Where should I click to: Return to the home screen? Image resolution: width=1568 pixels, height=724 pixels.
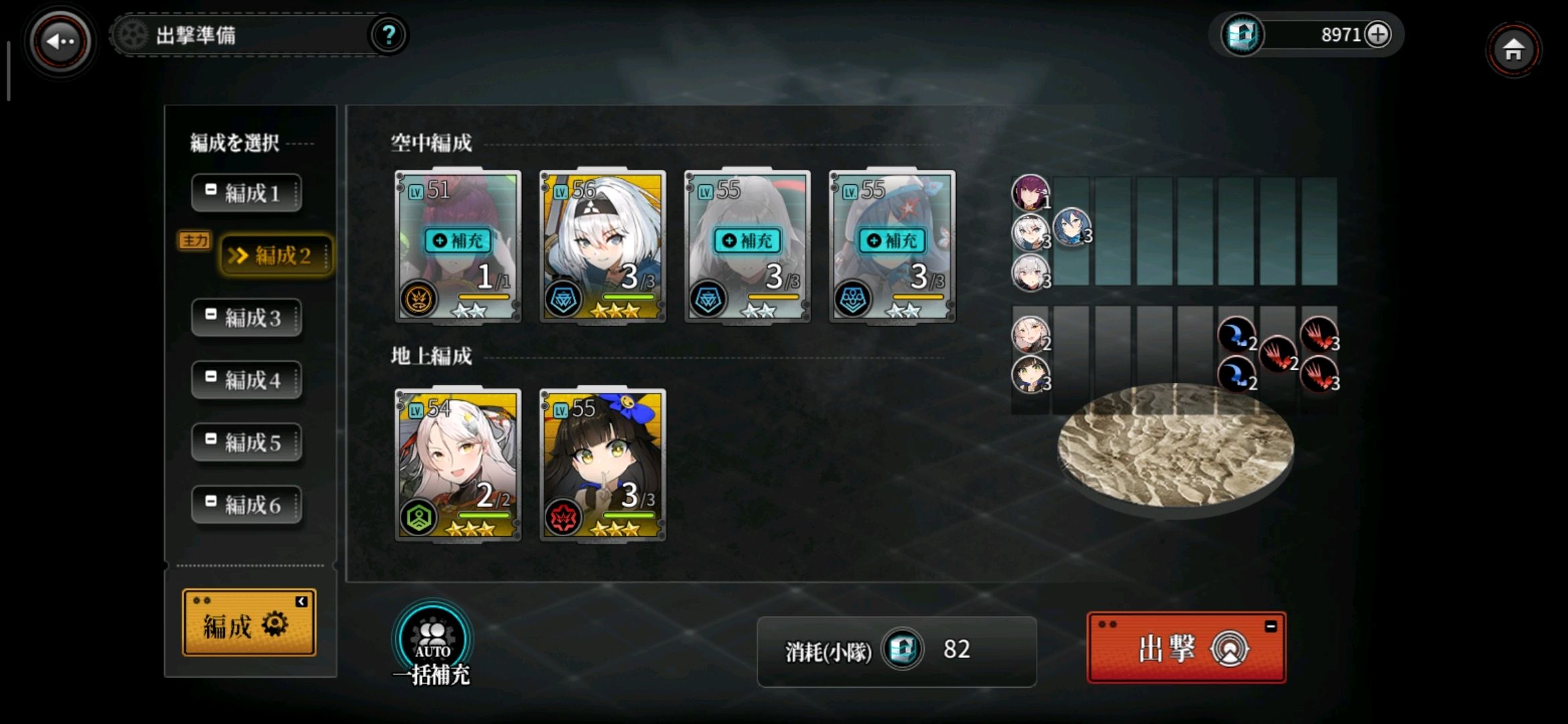pyautogui.click(x=1513, y=50)
